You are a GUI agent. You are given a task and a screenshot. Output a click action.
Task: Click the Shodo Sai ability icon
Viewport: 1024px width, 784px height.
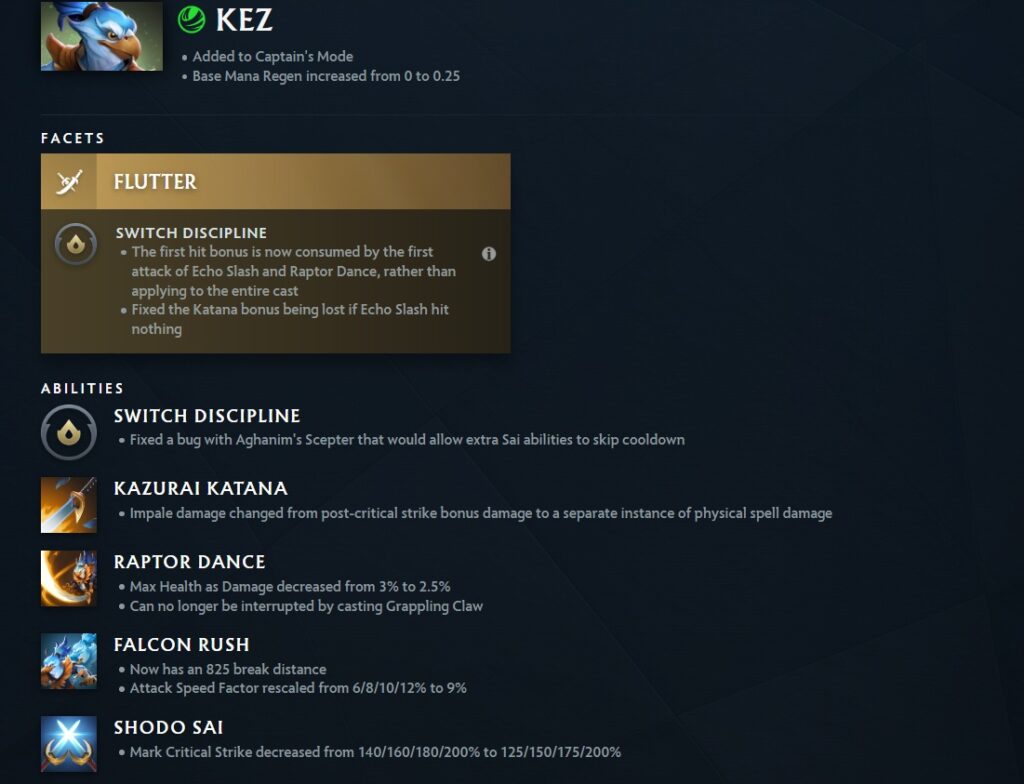coord(68,743)
